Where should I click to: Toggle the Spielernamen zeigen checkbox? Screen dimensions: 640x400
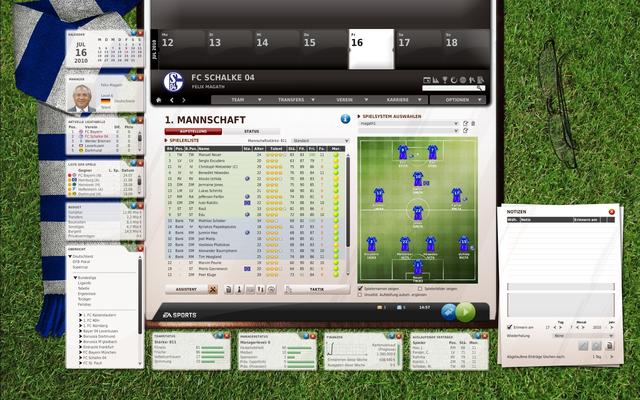[361, 287]
